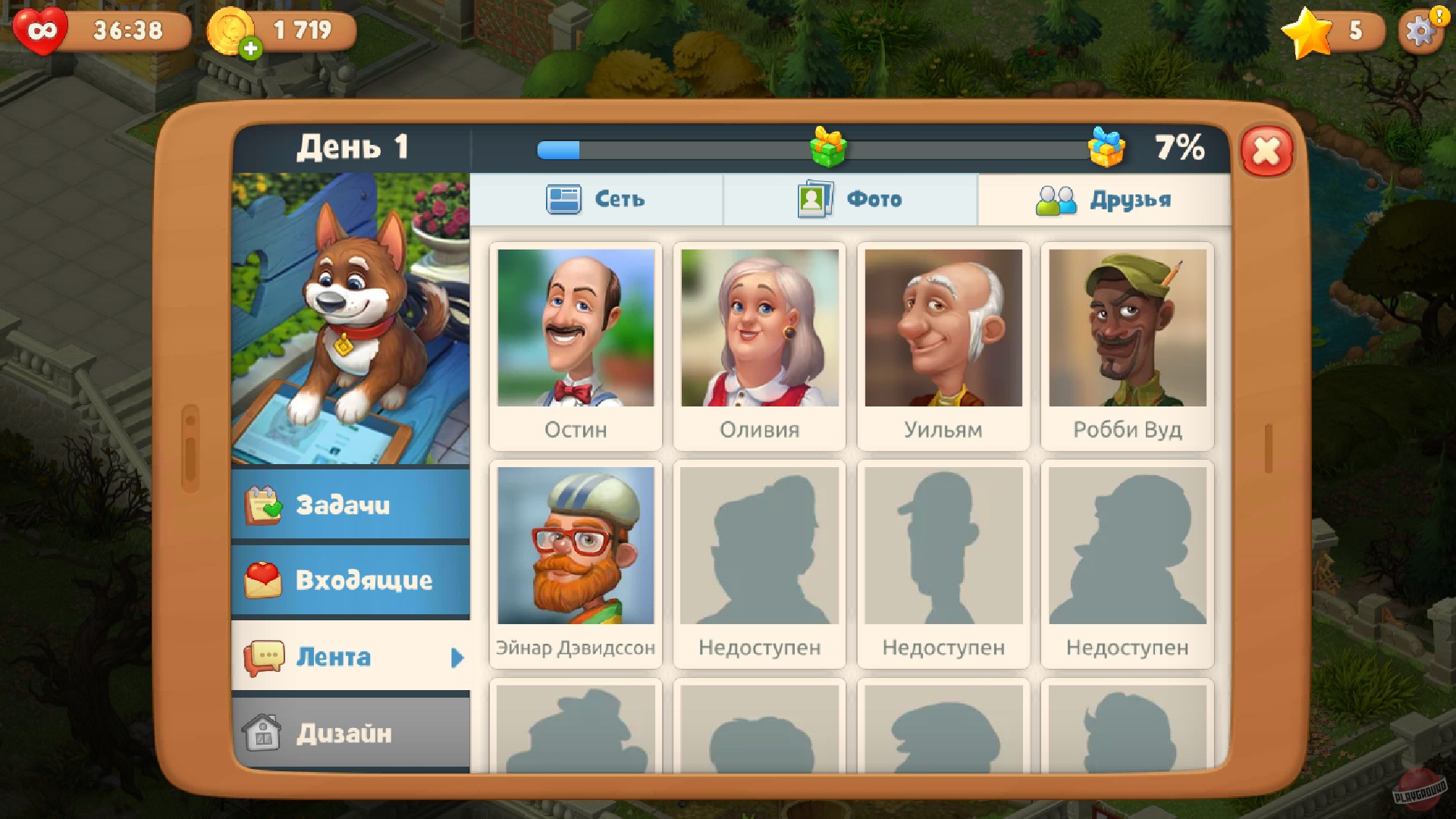
Task: Select Оливия from the friends list
Action: [x=760, y=345]
